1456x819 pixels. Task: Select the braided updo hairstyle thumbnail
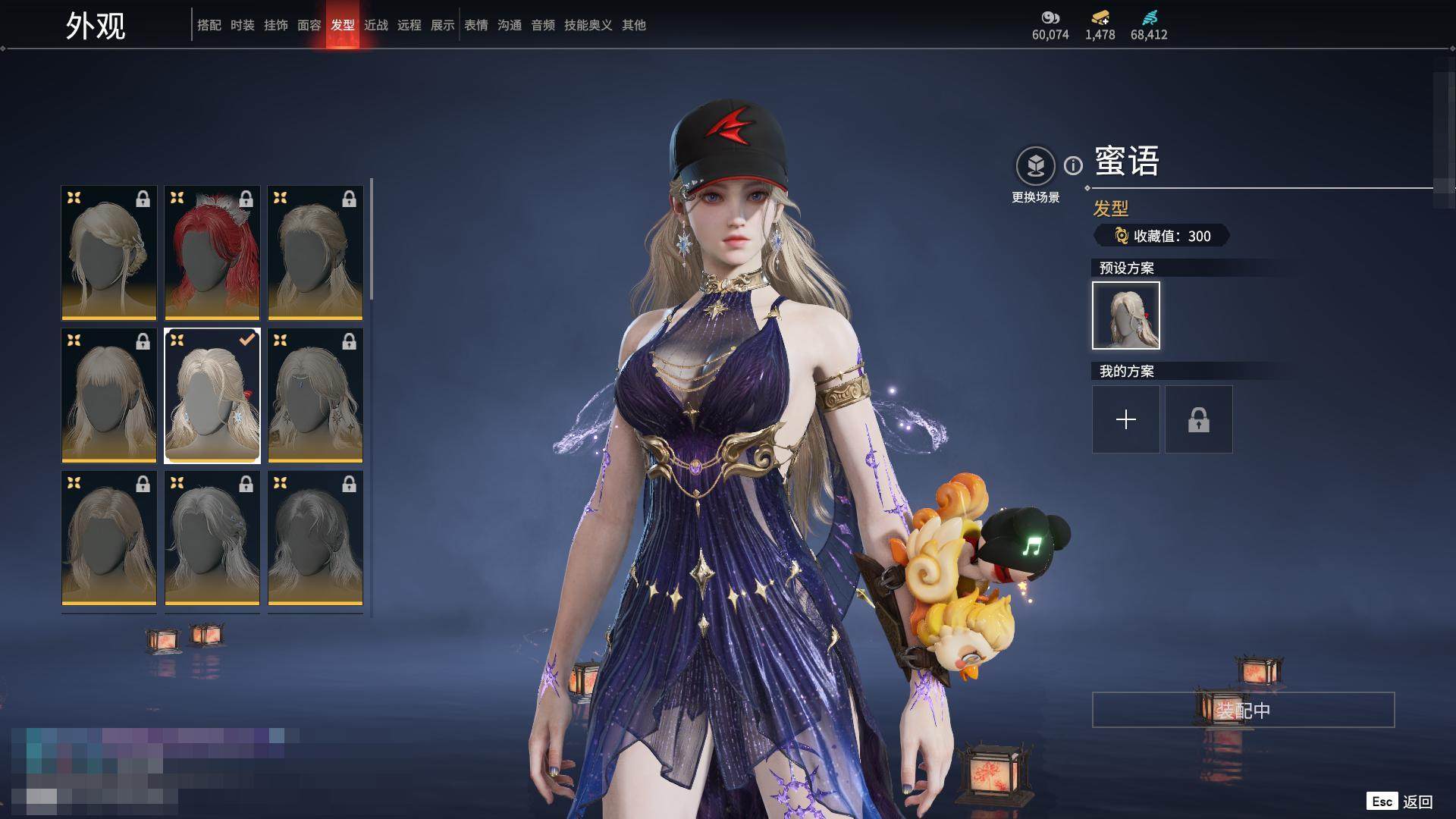109,253
